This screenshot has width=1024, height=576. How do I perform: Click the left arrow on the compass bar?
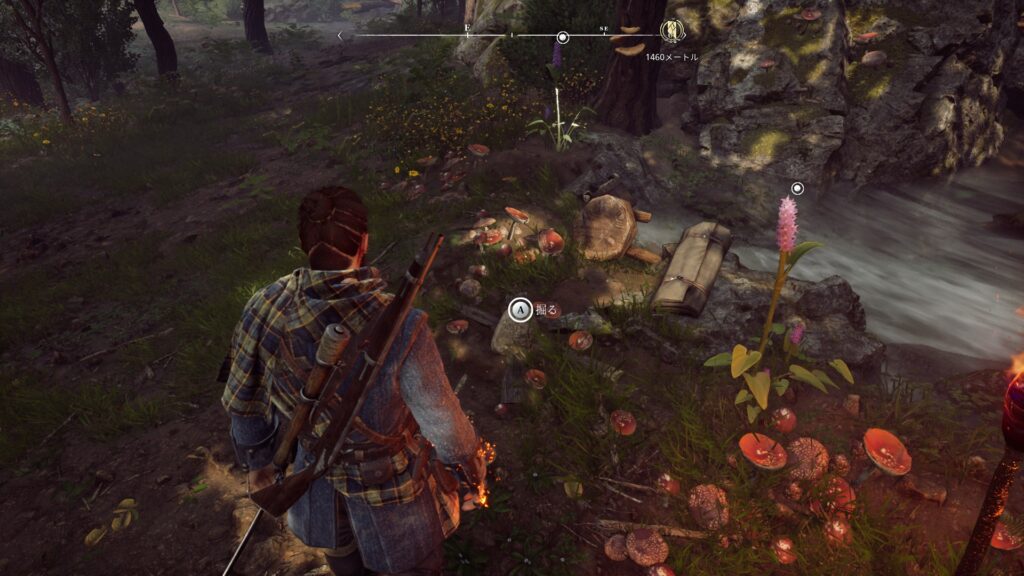coord(340,36)
